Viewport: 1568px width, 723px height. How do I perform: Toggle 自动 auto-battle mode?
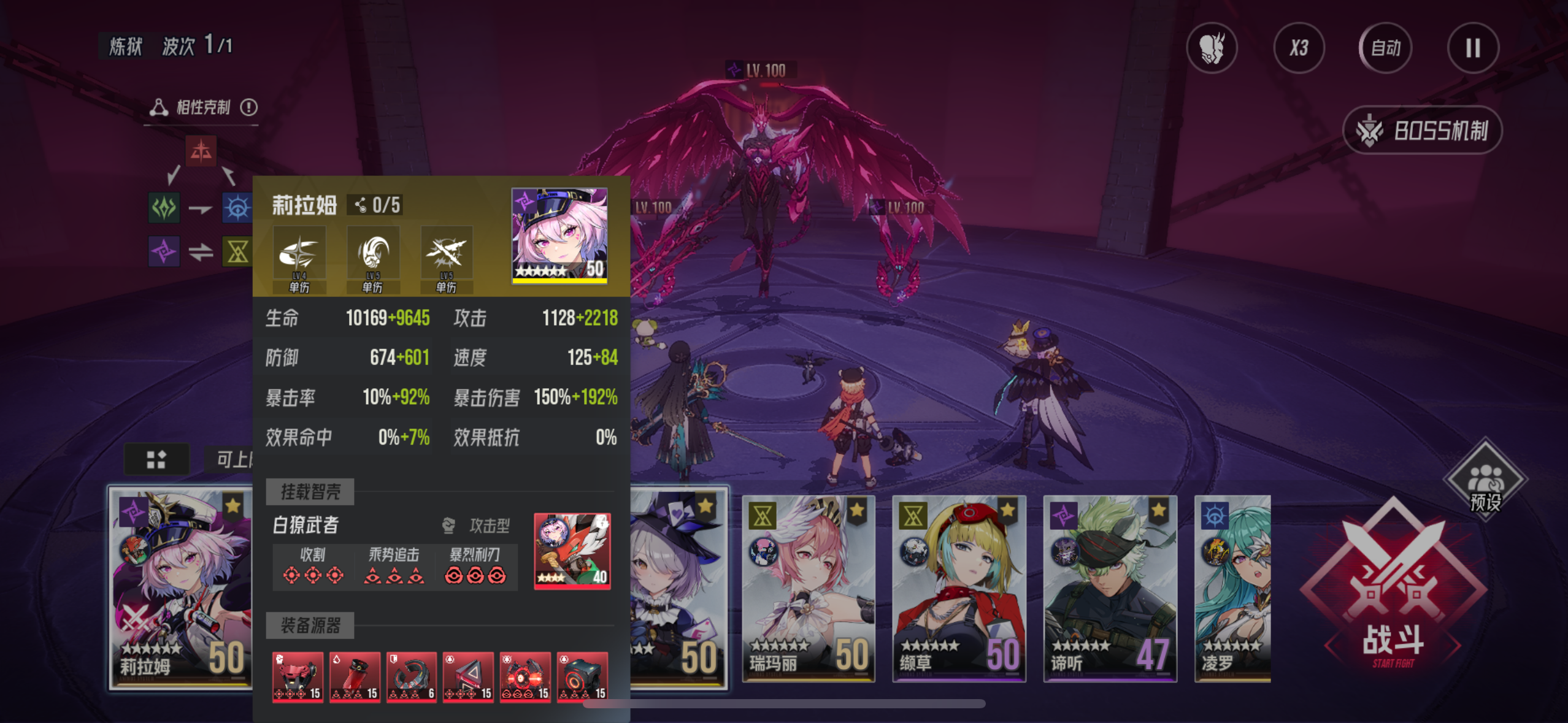click(1385, 48)
